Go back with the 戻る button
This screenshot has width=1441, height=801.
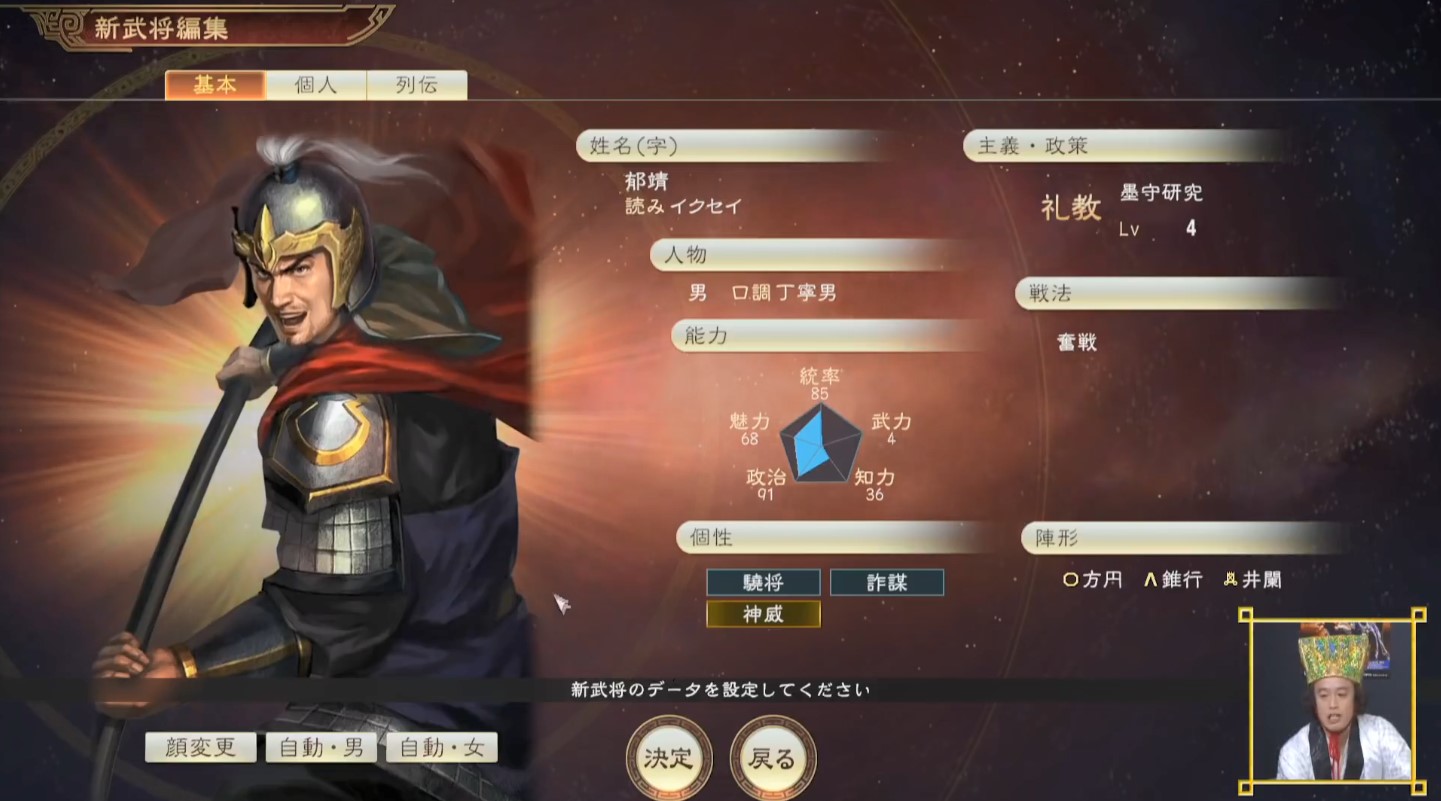click(x=772, y=758)
